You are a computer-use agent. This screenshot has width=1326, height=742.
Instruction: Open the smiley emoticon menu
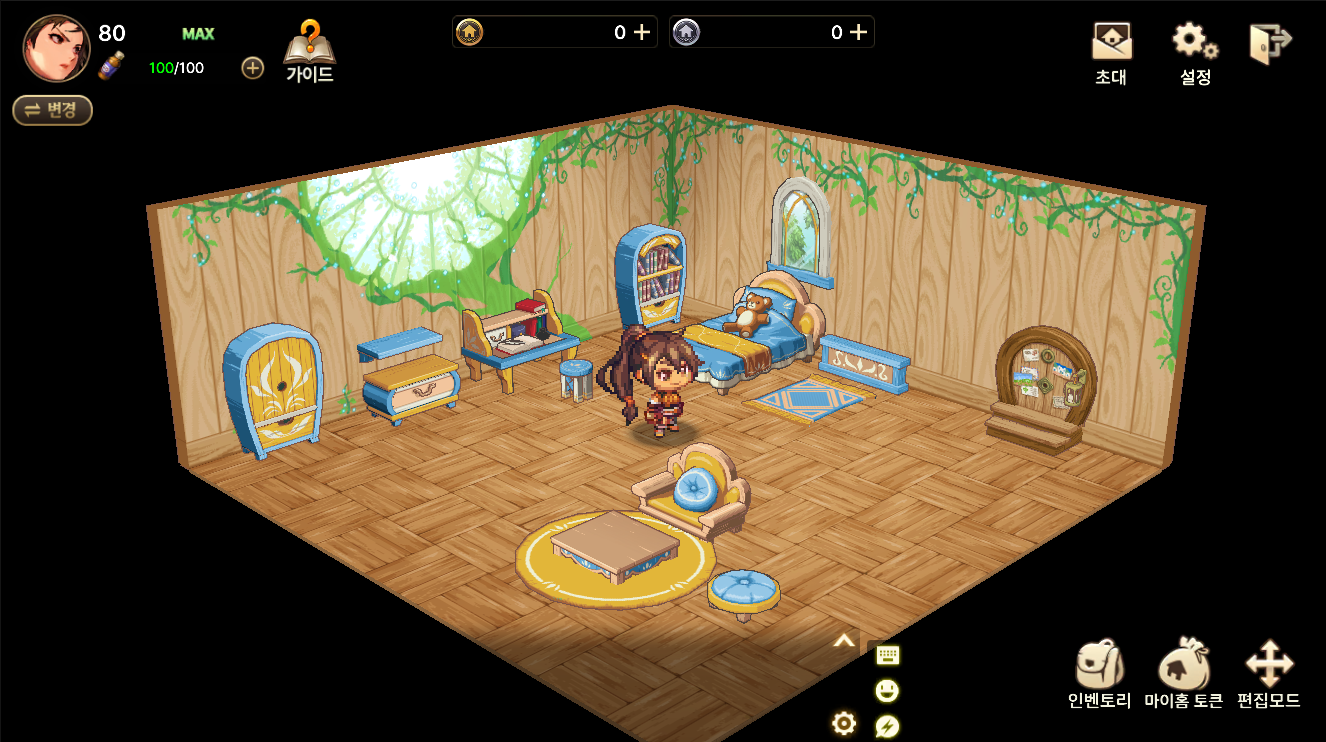[887, 691]
